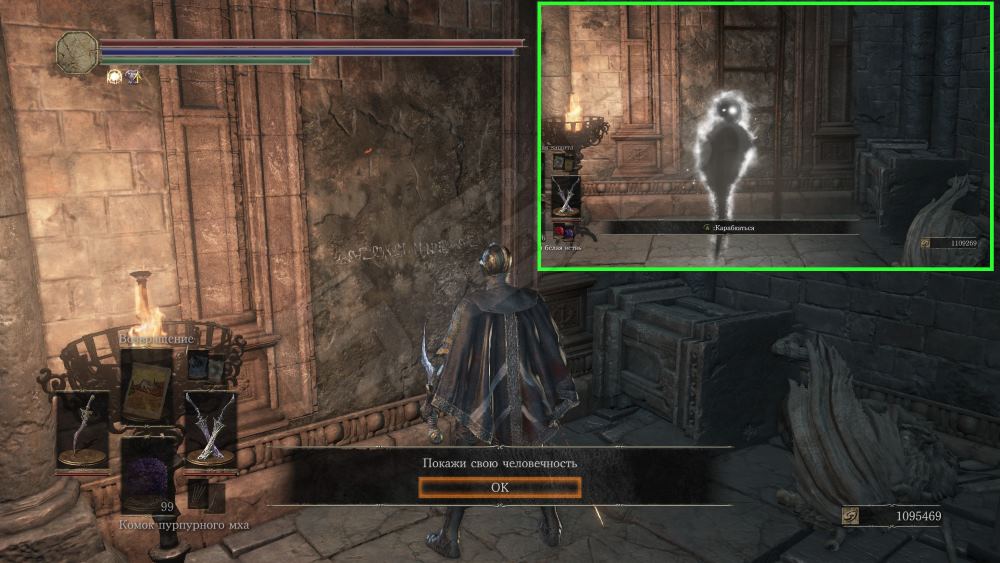This screenshot has width=1000, height=563.
Task: Select the right-hand crossed twin blades slot
Action: tap(210, 426)
